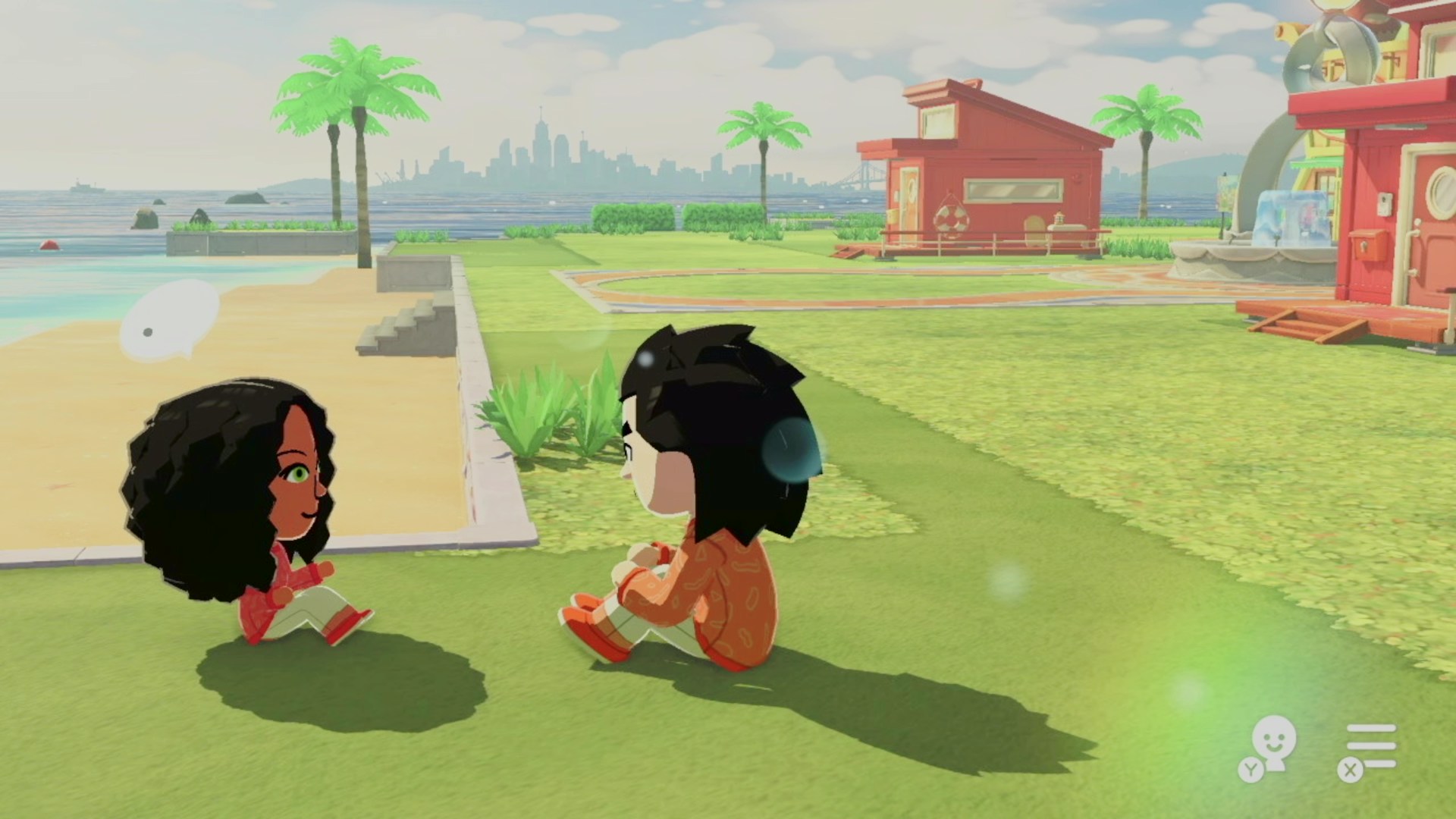Select the white speech bubble above the curly-haired Mii
This screenshot has width=1456, height=819.
click(171, 318)
